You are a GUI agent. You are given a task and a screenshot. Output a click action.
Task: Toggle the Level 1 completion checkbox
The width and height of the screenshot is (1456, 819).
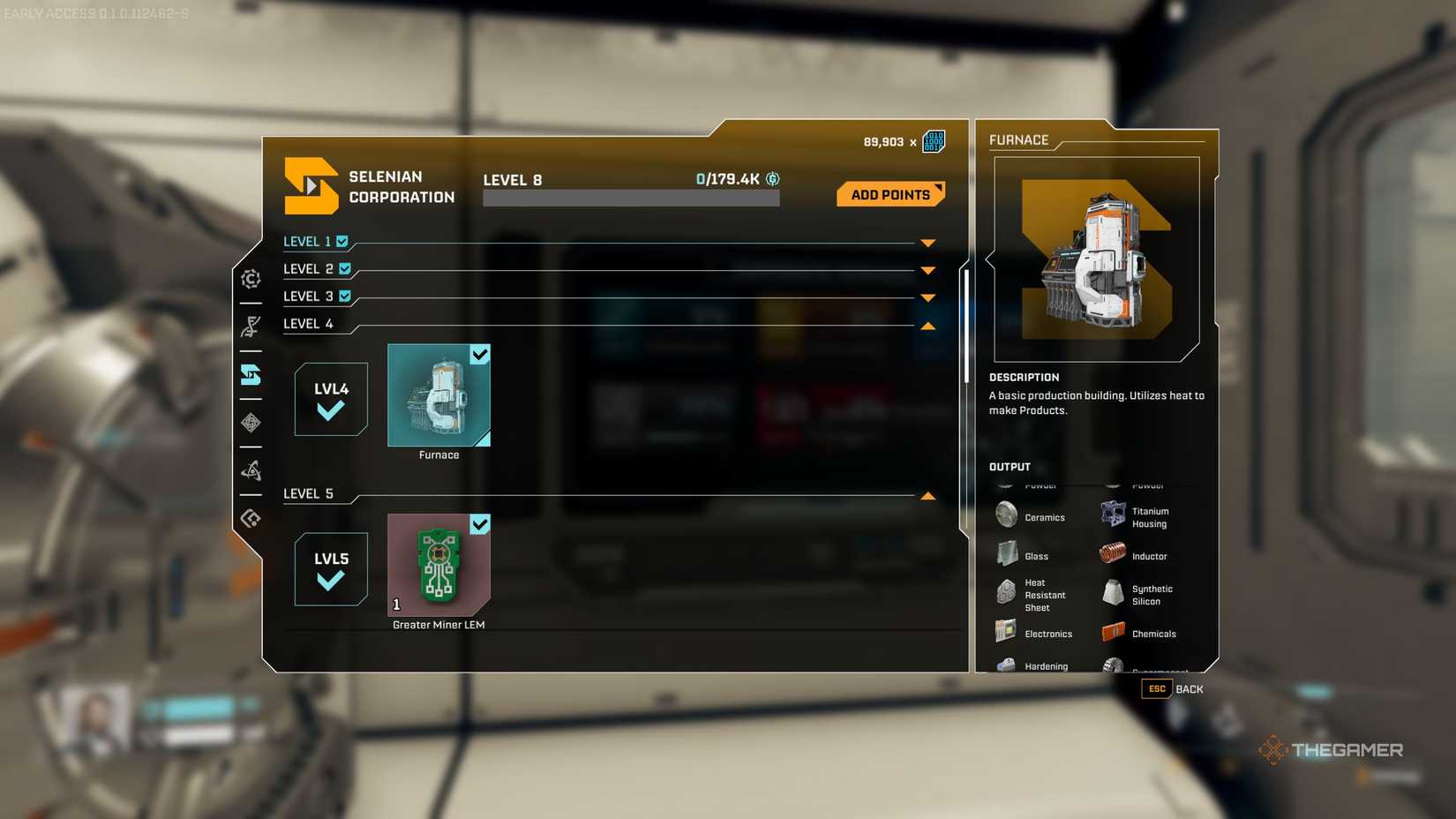pos(342,240)
